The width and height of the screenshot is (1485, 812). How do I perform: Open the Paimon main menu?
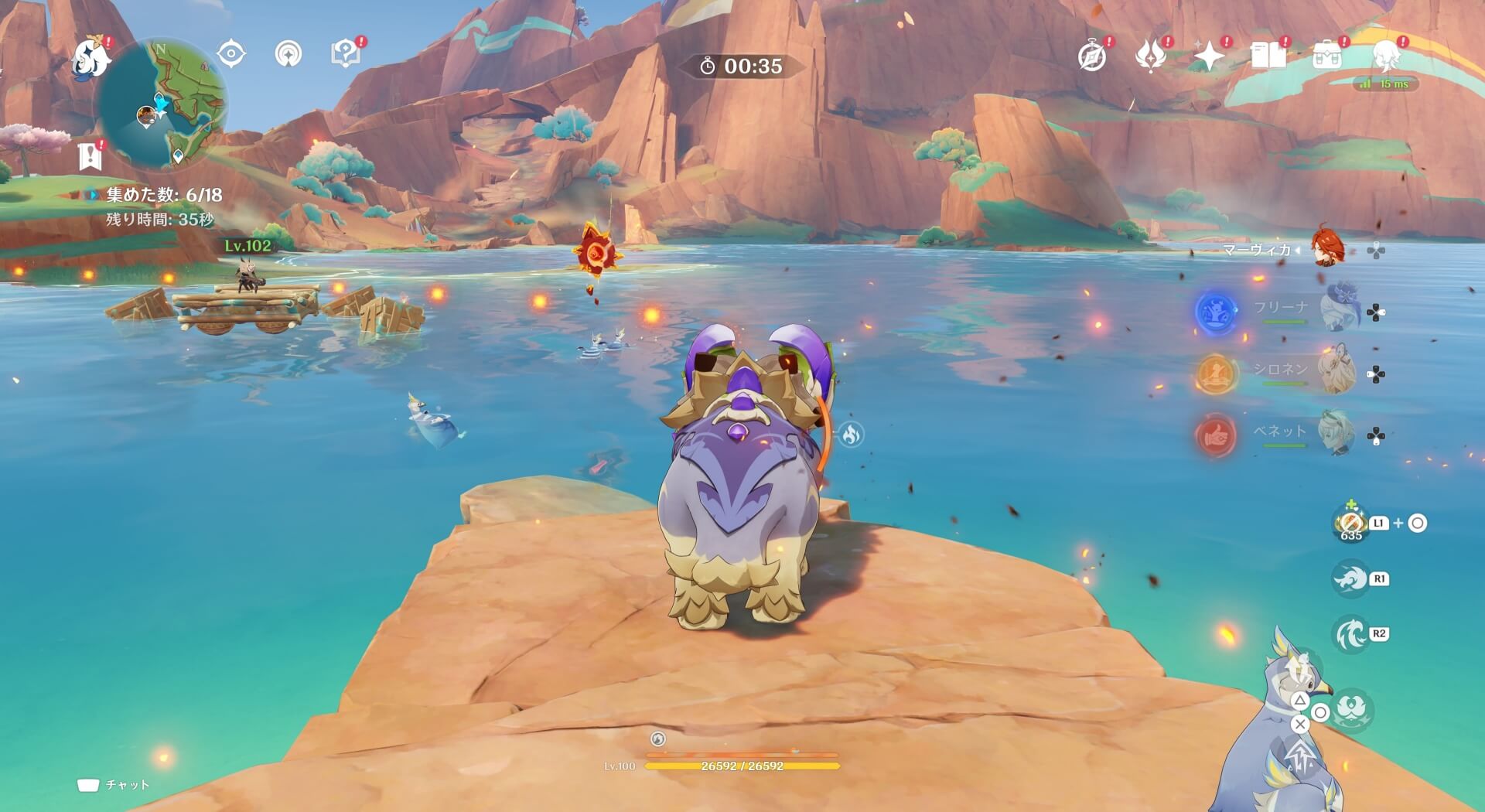pyautogui.click(x=90, y=58)
